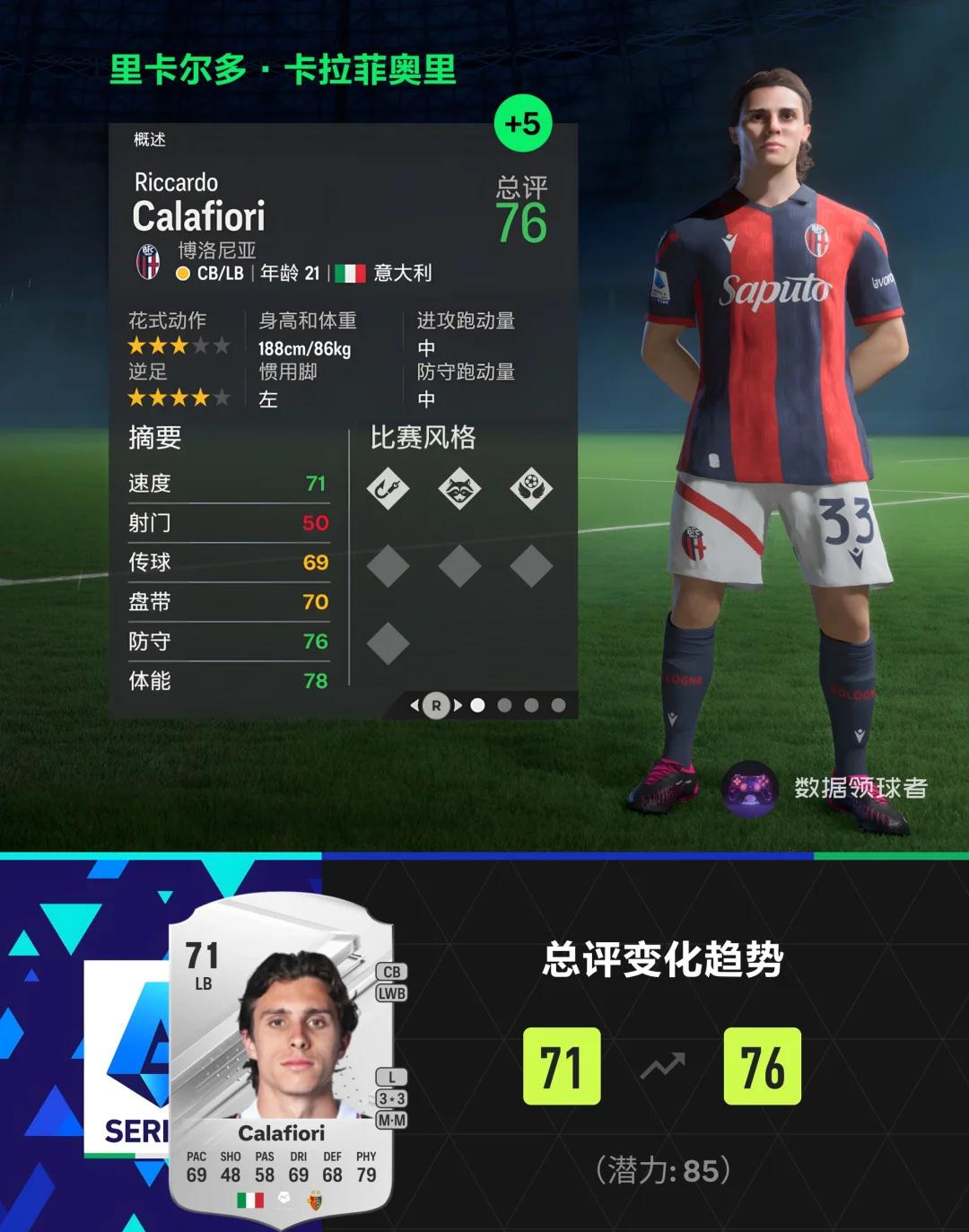Select the raccoon face playstyle icon
This screenshot has width=969, height=1232.
point(459,489)
